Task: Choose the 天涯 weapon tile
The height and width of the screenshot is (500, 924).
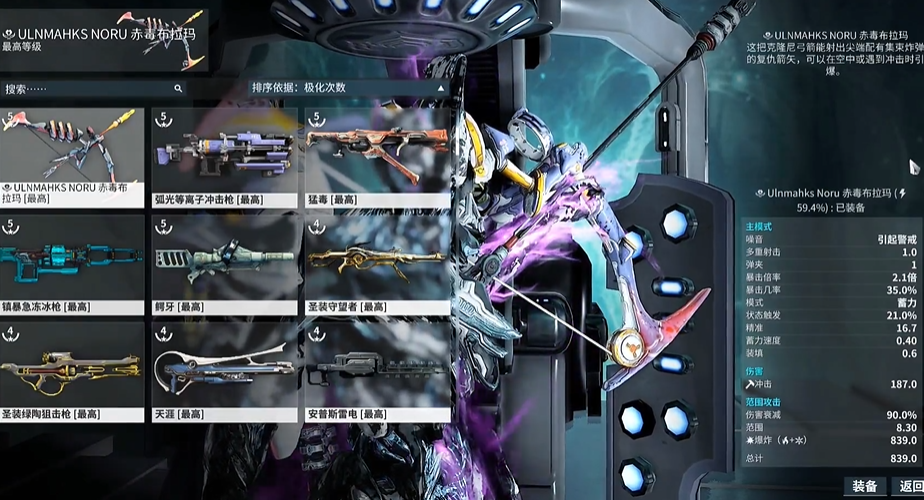Action: pyautogui.click(x=224, y=370)
